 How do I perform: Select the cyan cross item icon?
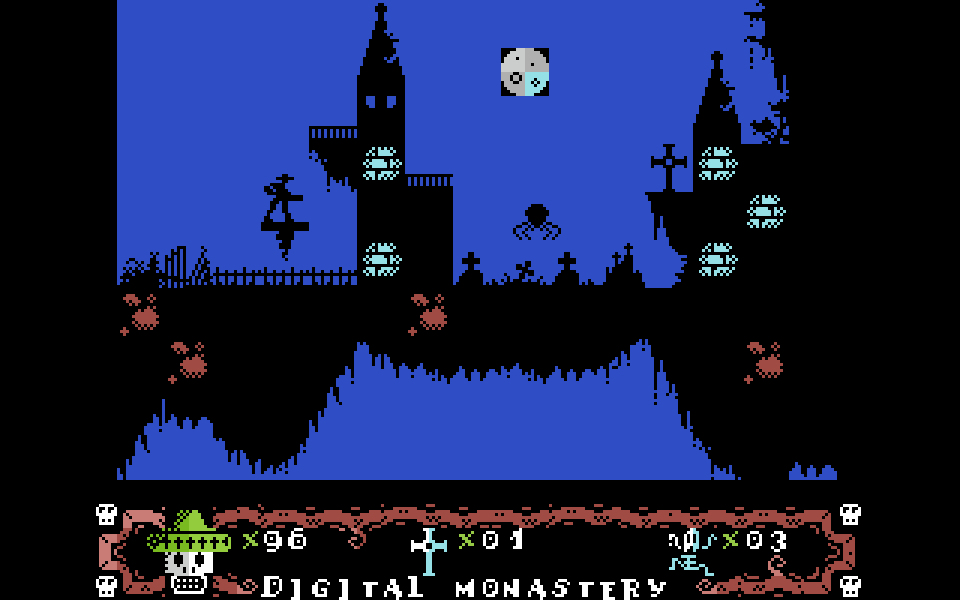[x=429, y=550]
